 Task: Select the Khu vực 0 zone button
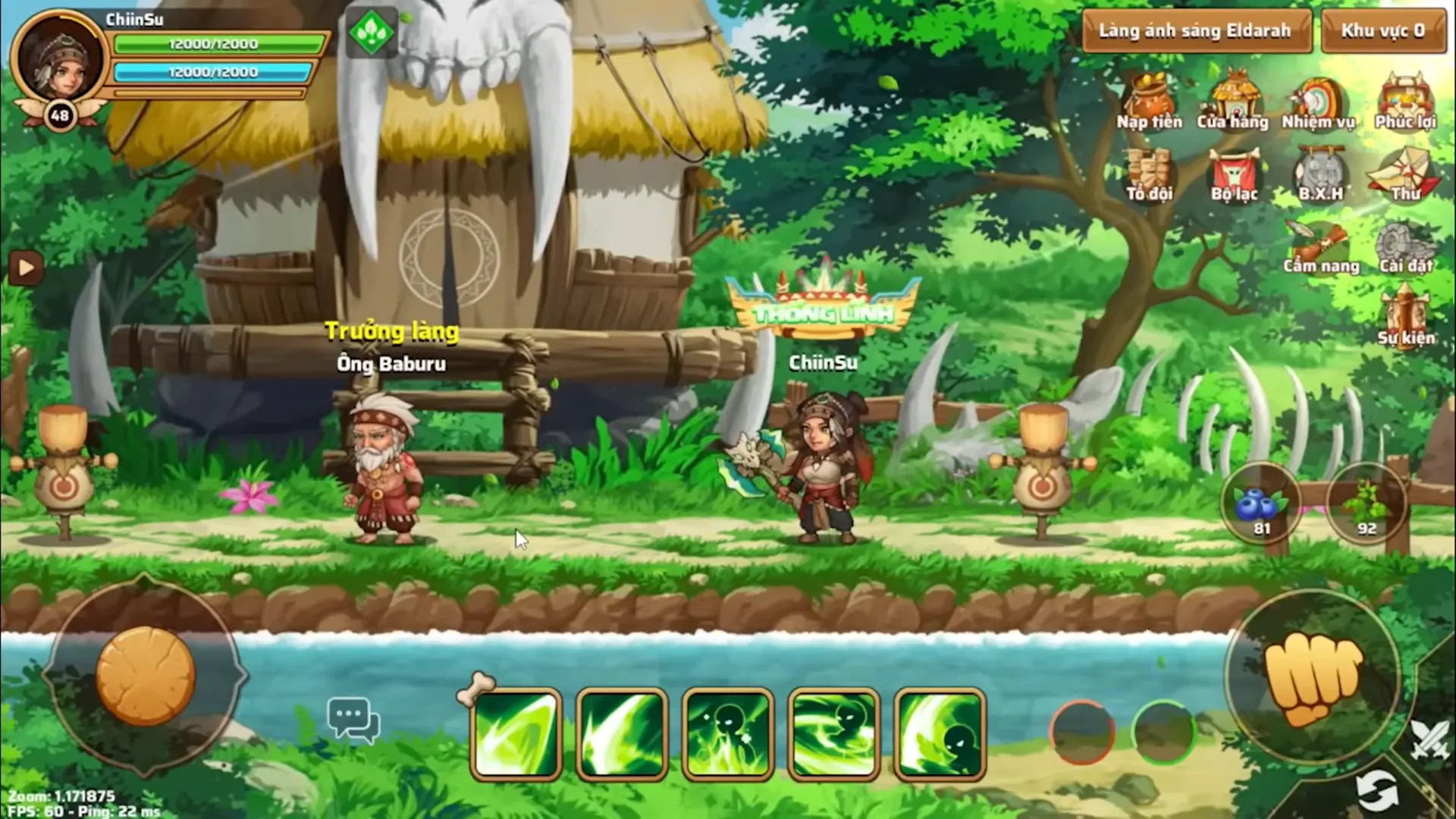click(1383, 31)
